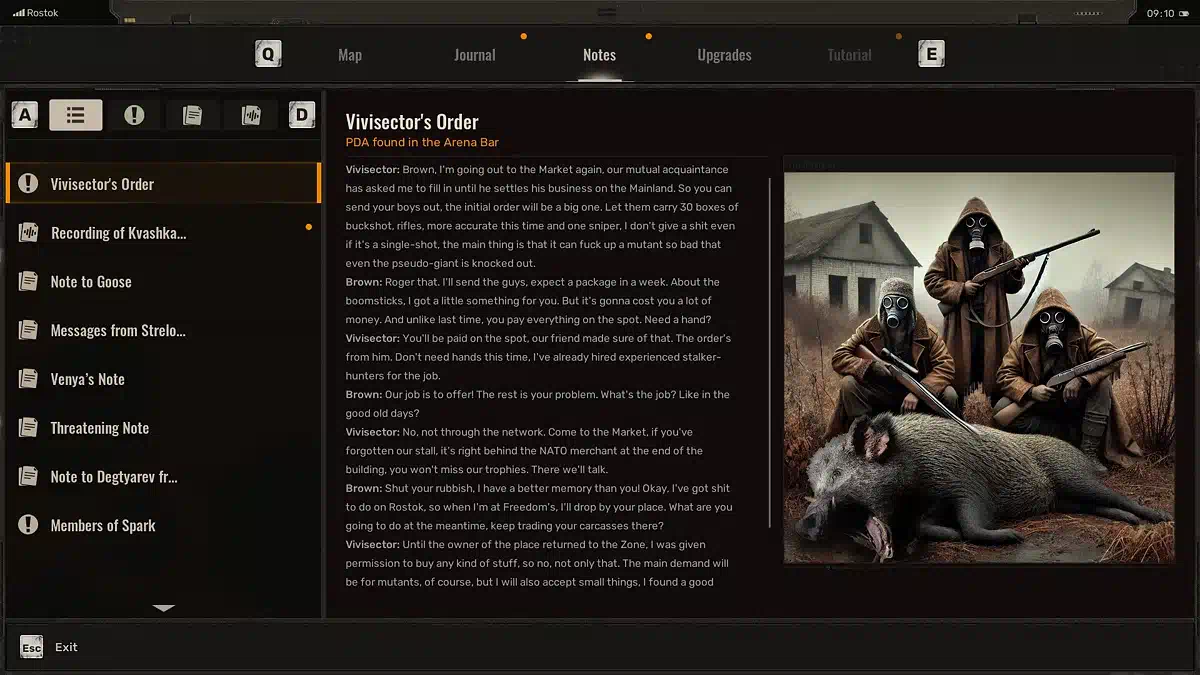Select Venya's Note in the list

163,379
